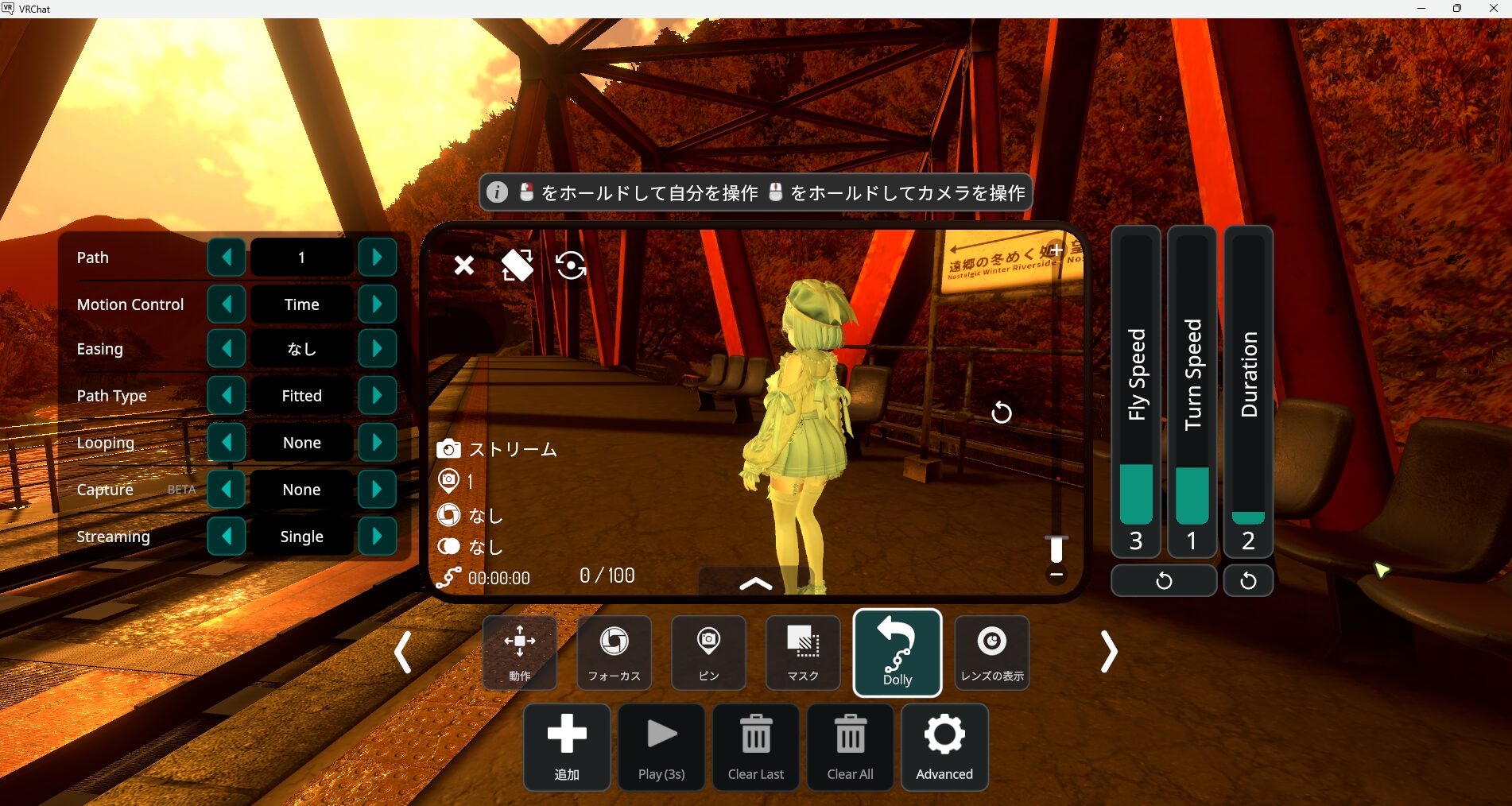Open レンズの表示 lens display panel
Image resolution: width=1512 pixels, height=806 pixels.
click(991, 653)
